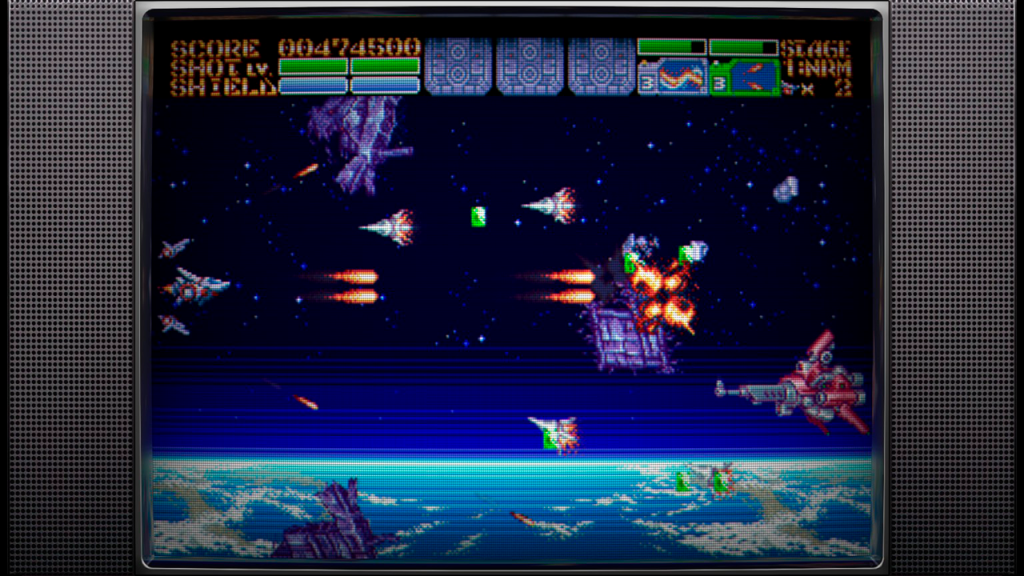Select the green-highlighted twin missile weapon slot
Viewport: 1024px width, 576px height.
tap(744, 77)
